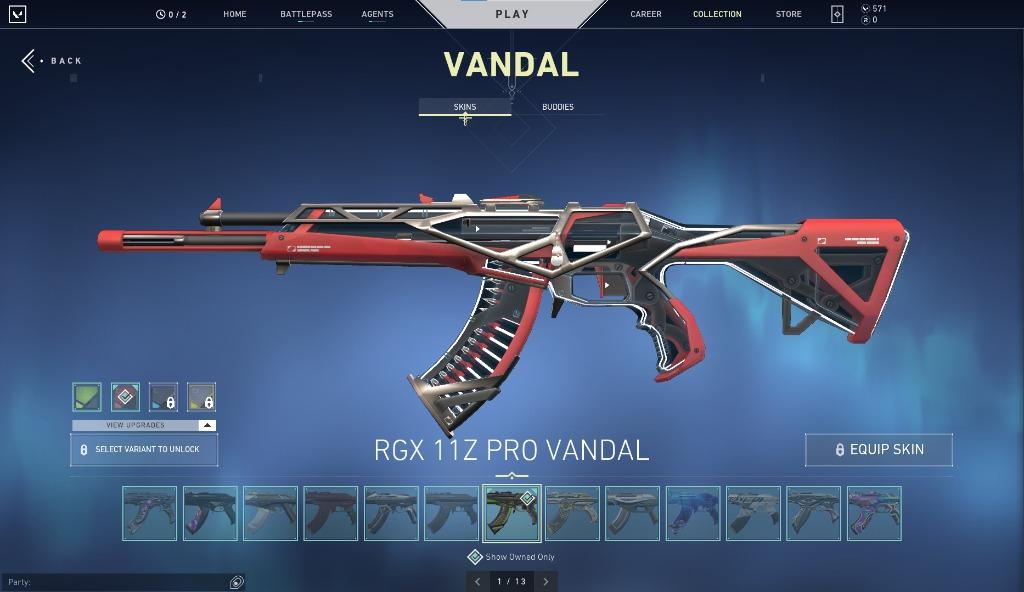
Task: Open the Store page
Action: [x=788, y=14]
